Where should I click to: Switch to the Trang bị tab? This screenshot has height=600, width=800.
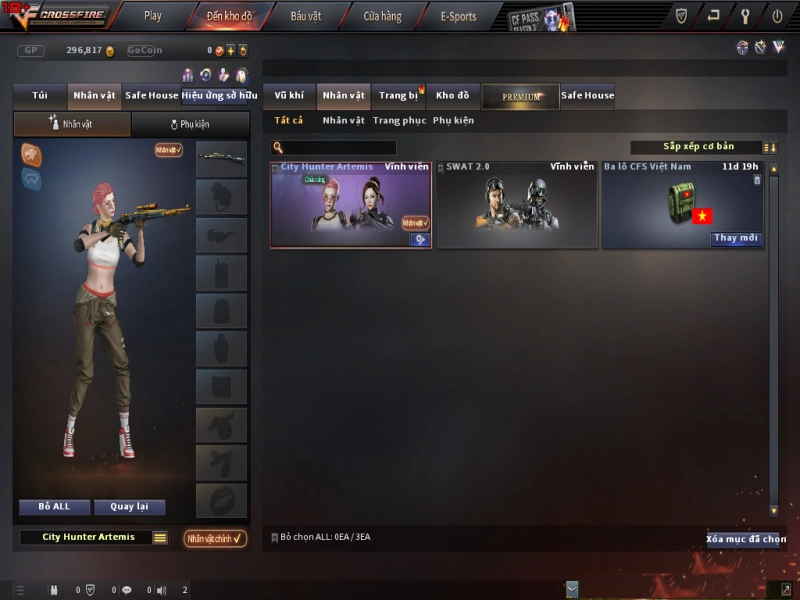(398, 96)
